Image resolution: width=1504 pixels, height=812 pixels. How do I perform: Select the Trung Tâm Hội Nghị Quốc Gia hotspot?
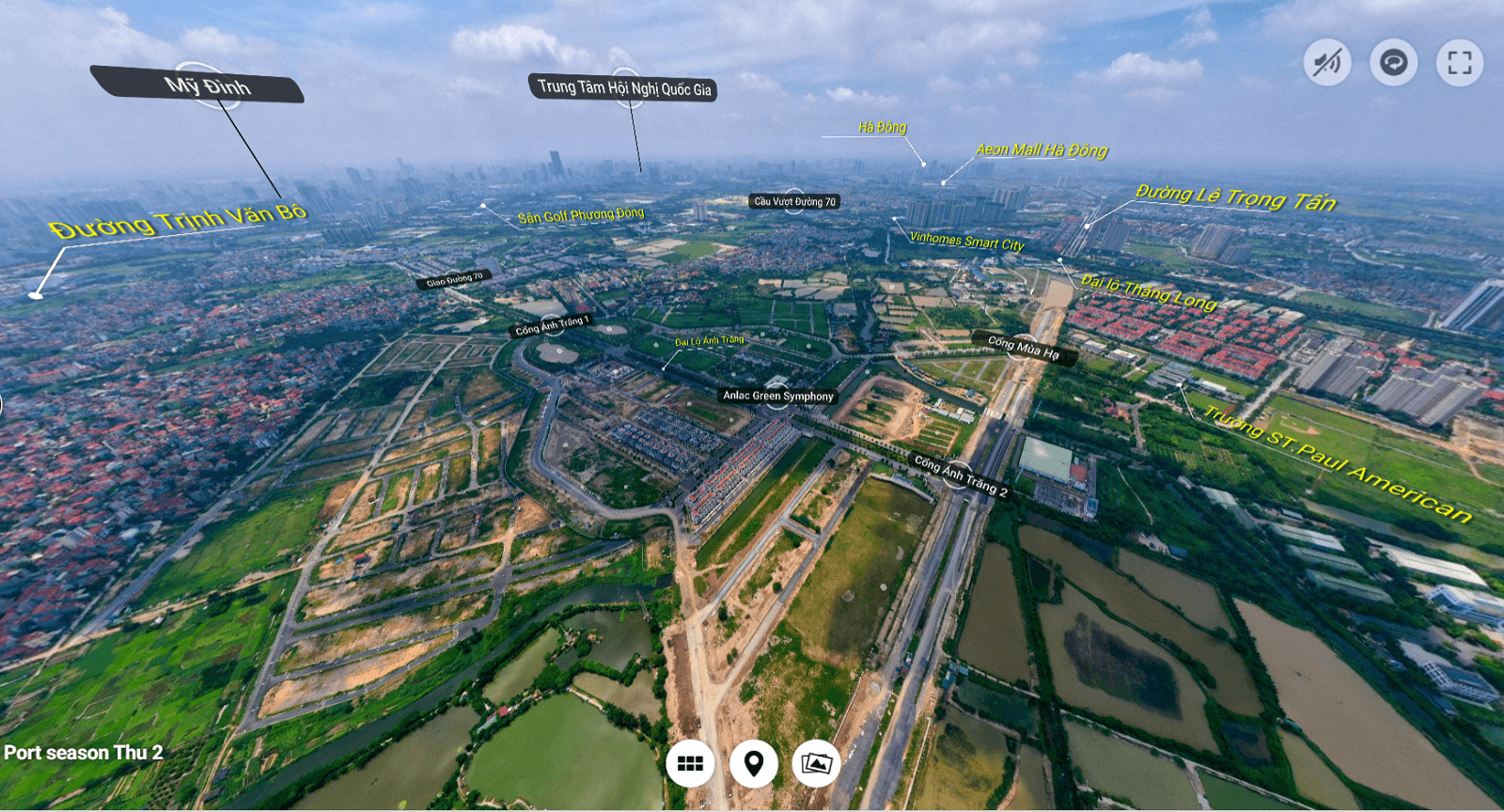(x=624, y=88)
